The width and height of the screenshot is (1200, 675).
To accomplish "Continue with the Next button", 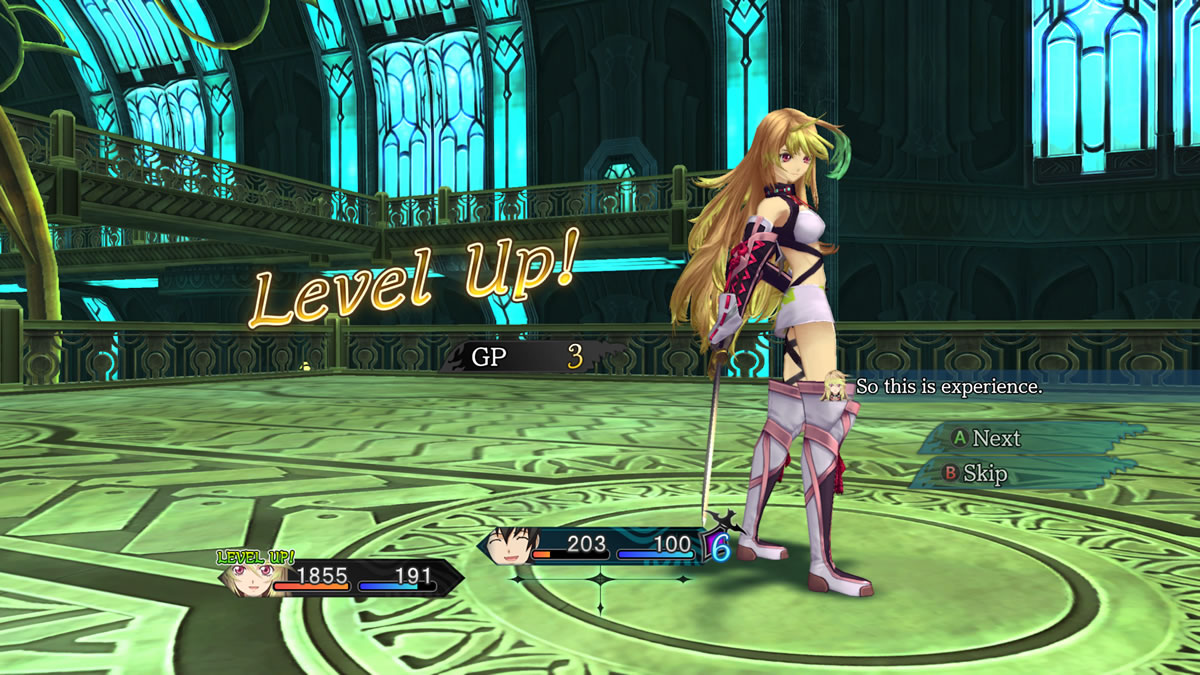I will [x=986, y=438].
